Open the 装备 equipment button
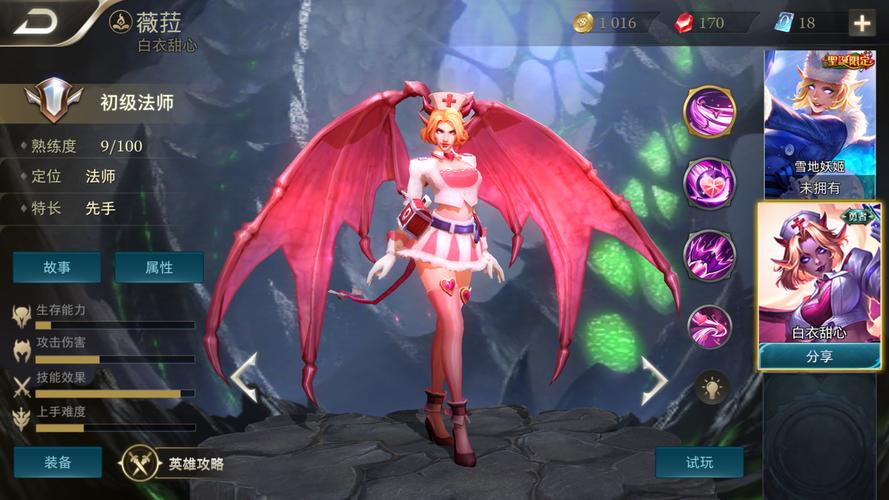Viewport: 889px width, 500px height. pos(57,462)
